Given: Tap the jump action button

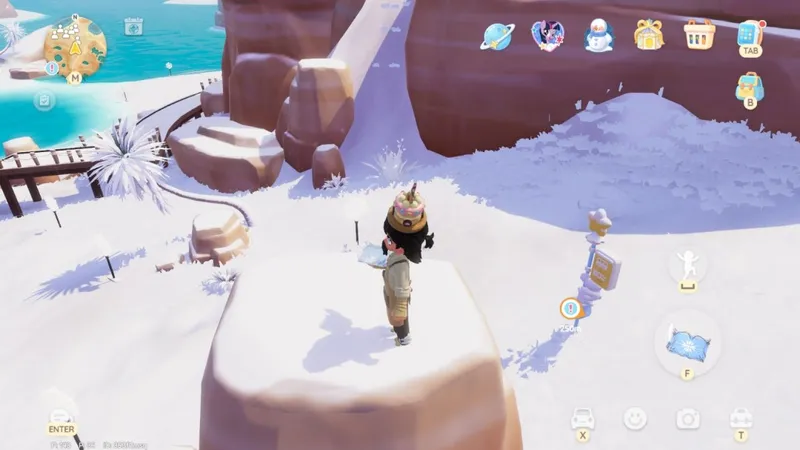Looking at the screenshot, I should coord(688,265).
